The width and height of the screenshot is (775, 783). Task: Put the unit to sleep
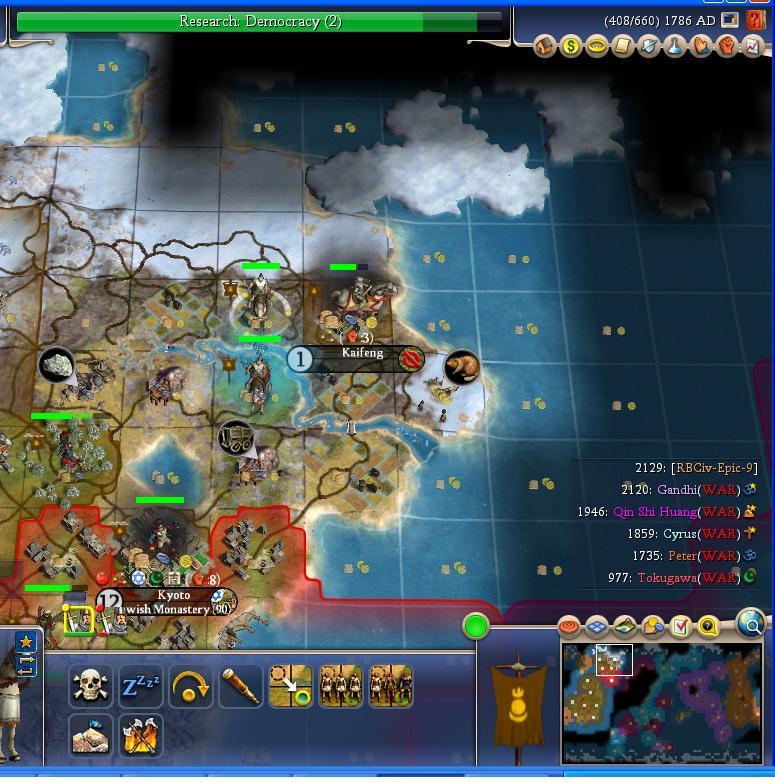coord(142,687)
